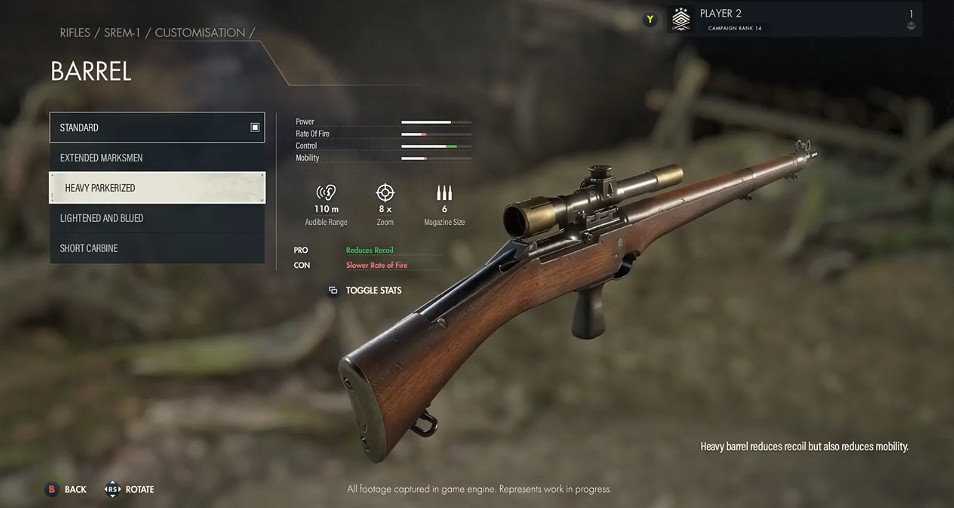Choose the Extended Marksmen barrel

pos(157,158)
